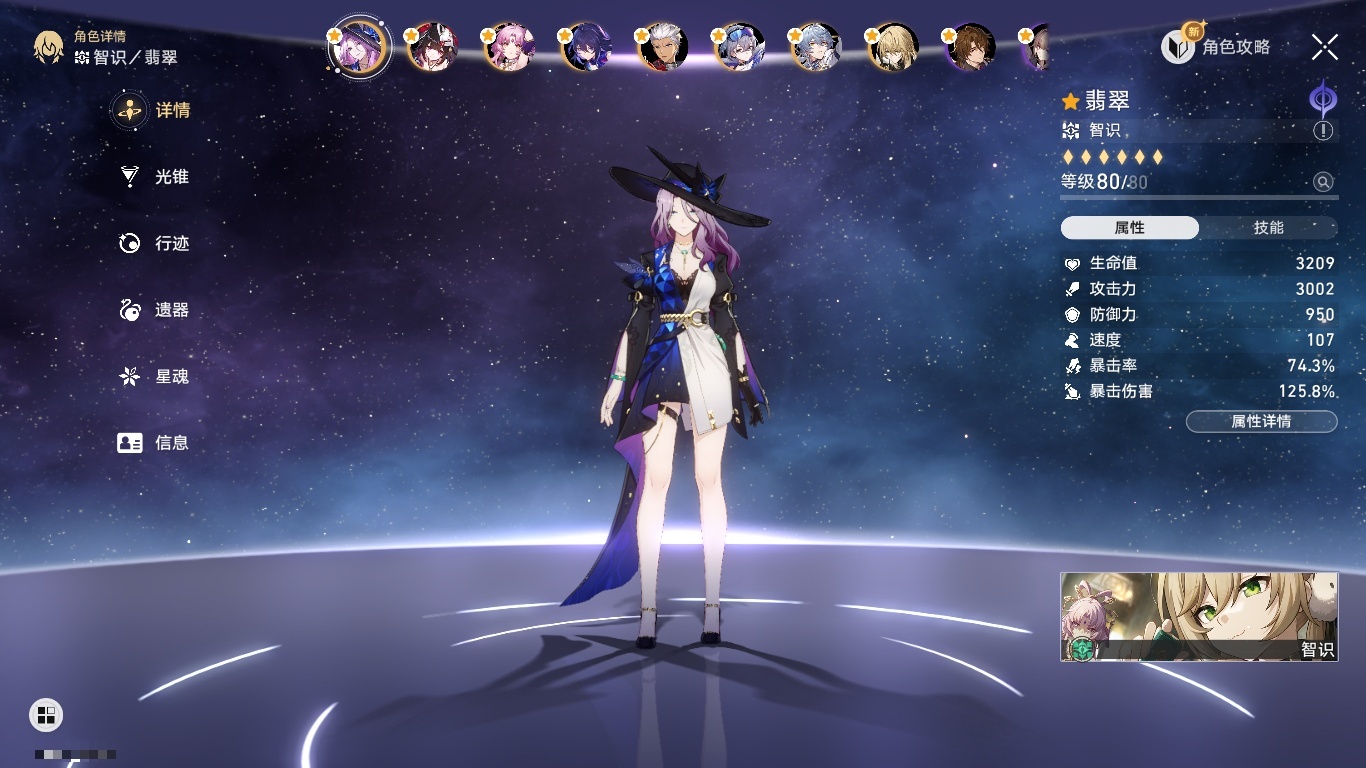
Task: Show the 信息 character info page
Action: [x=155, y=442]
